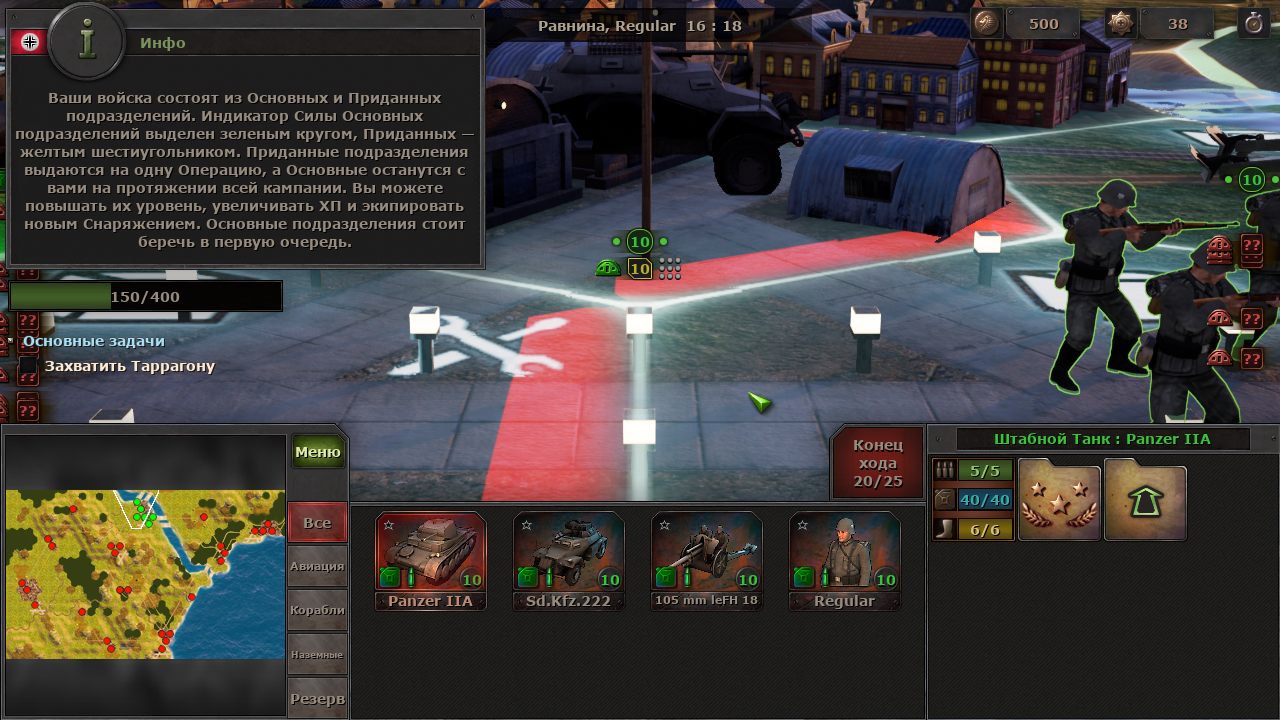This screenshot has width=1280, height=720.
Task: Show the Авиация unit category
Action: pos(317,566)
